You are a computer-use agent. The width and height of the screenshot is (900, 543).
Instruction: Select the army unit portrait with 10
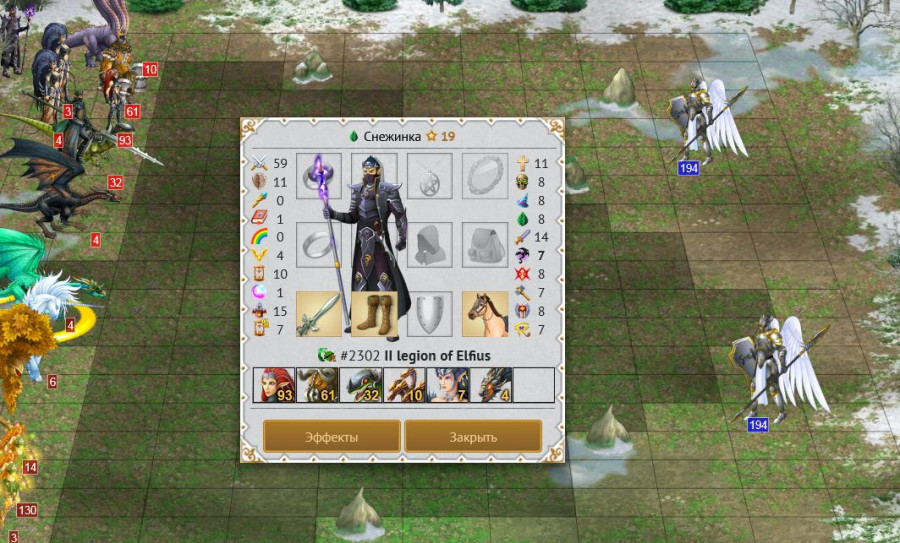click(x=402, y=385)
